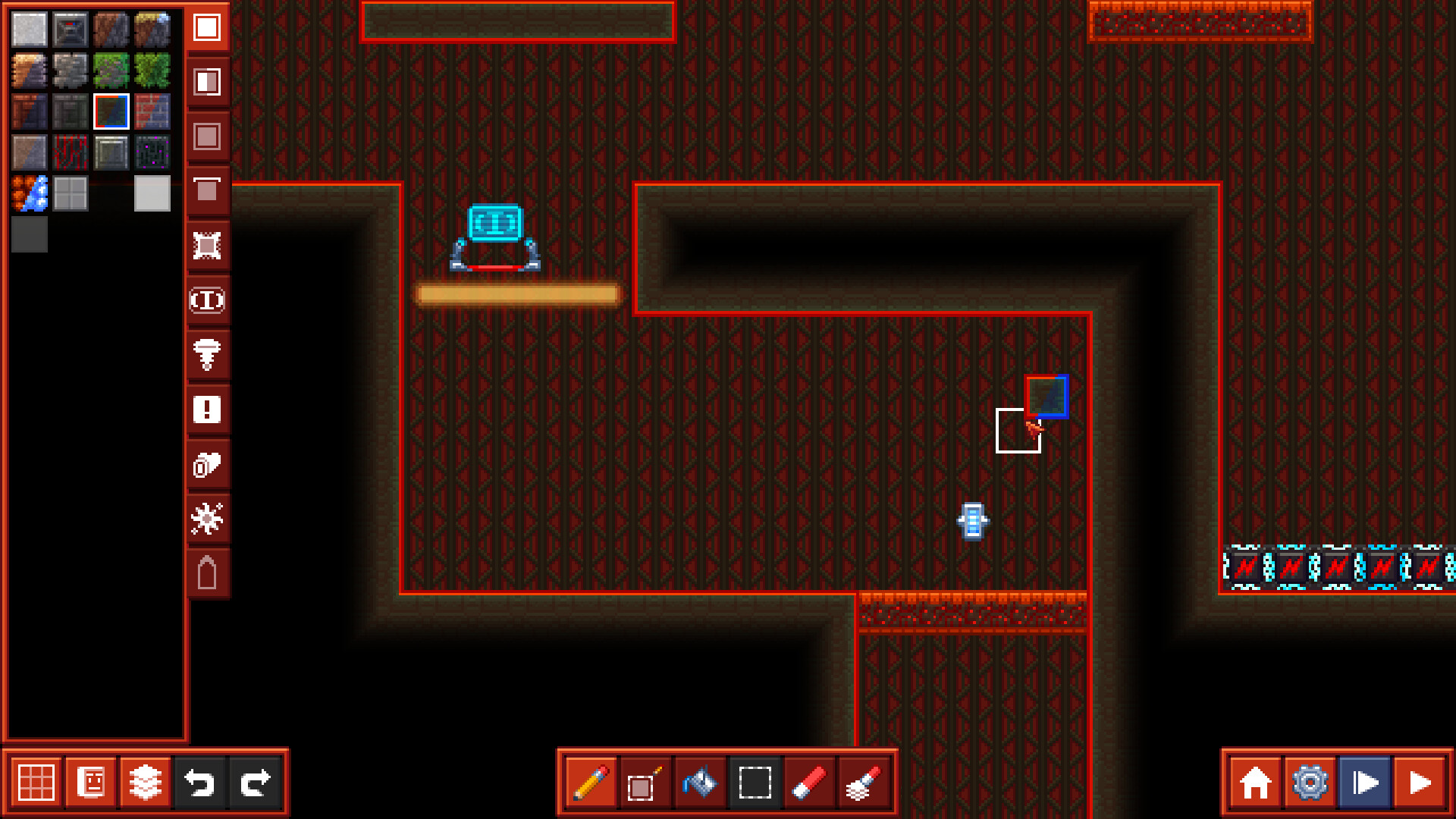
Task: Select the Fill bucket tool
Action: click(x=699, y=782)
